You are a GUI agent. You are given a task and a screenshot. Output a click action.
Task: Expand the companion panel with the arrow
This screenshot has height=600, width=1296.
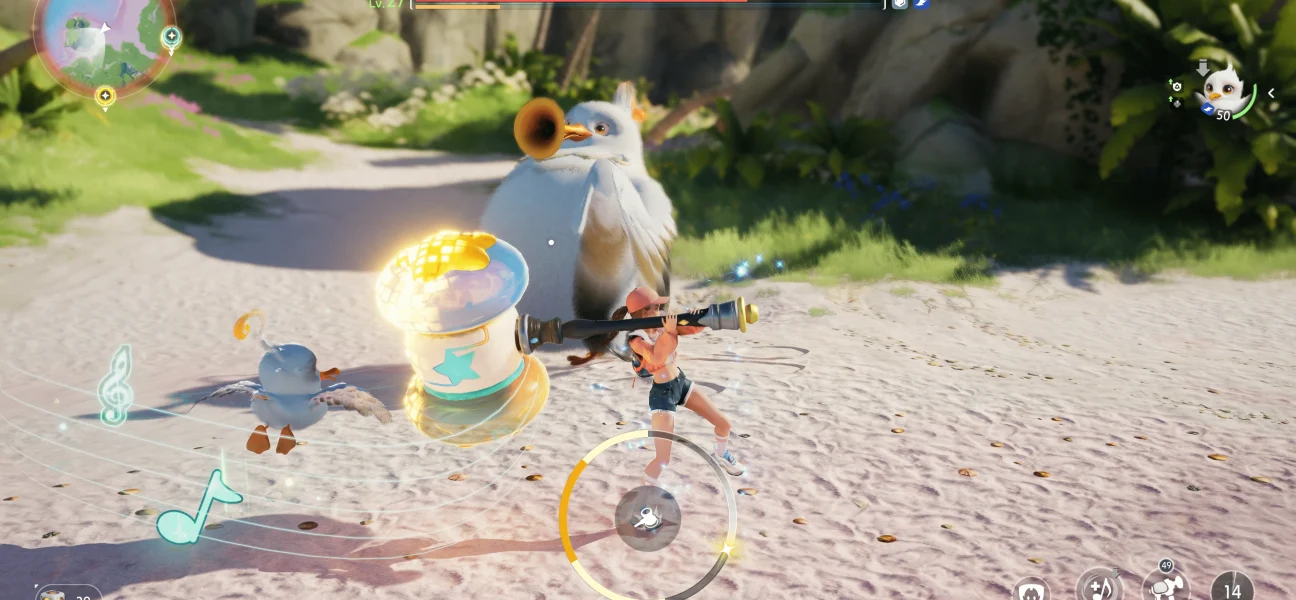coord(1271,93)
